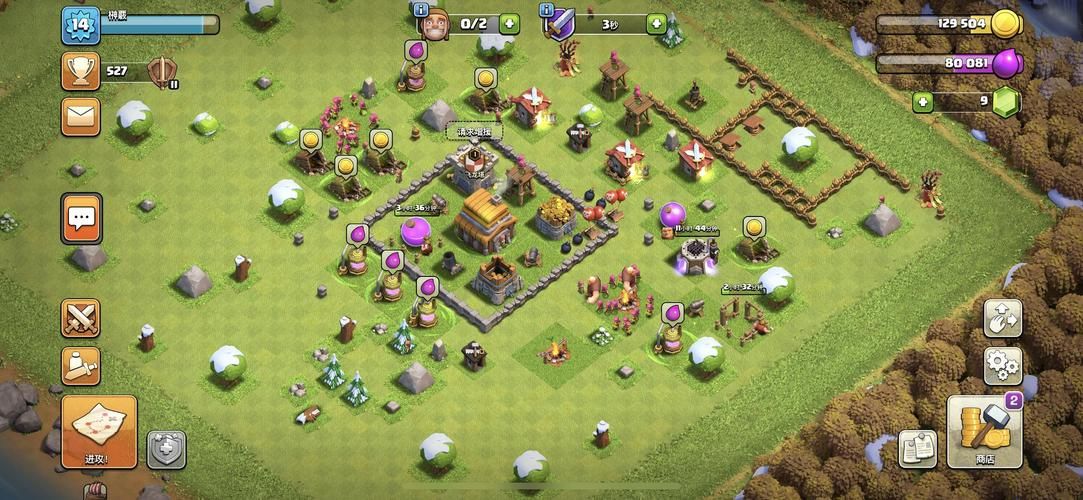Open the 商店 shop
Viewport: 1083px width, 500px height.
[984, 431]
